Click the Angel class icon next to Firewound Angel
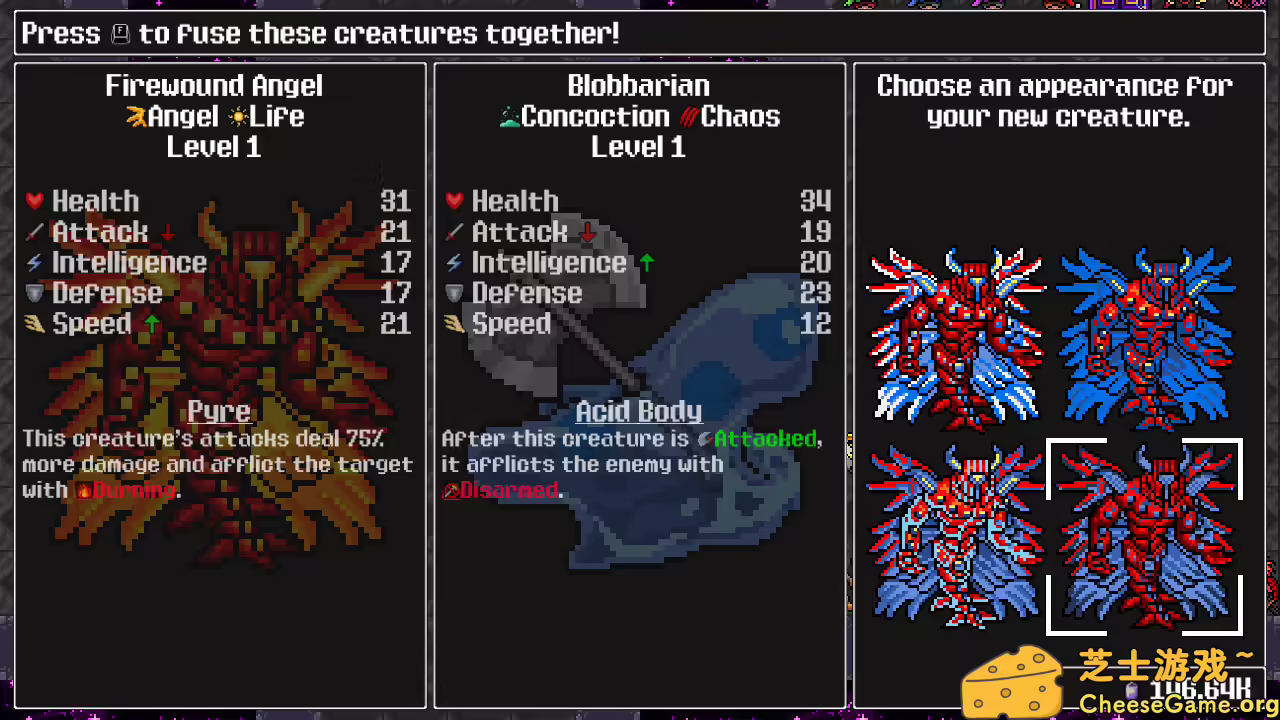The width and height of the screenshot is (1280, 720). 134,116
